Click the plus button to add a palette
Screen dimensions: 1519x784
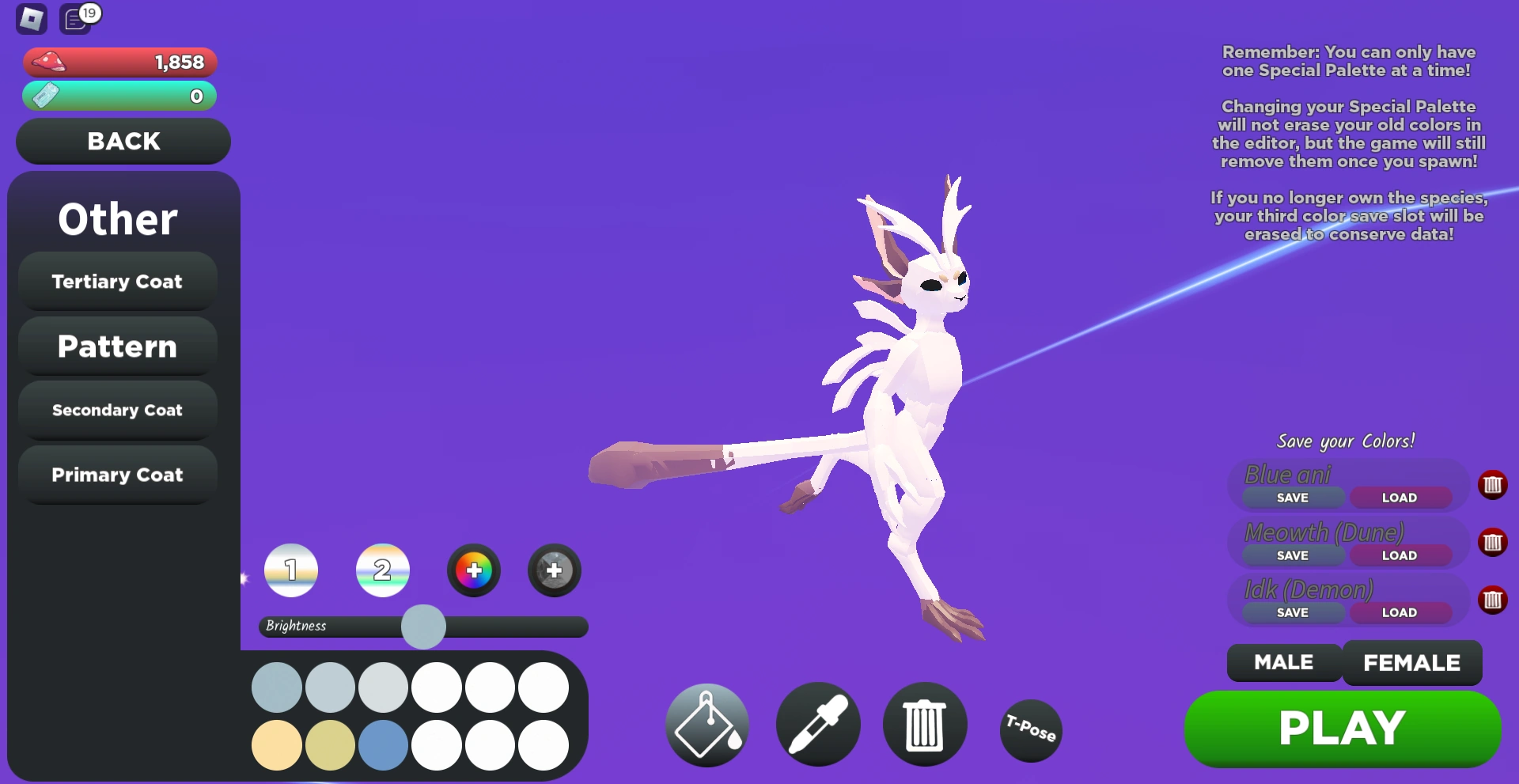pos(473,570)
